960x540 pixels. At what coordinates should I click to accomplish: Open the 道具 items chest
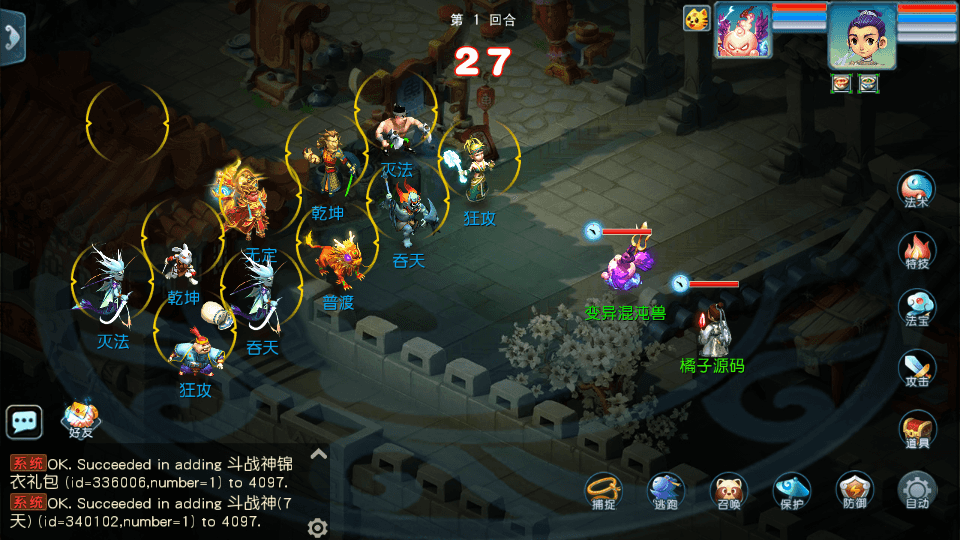916,429
